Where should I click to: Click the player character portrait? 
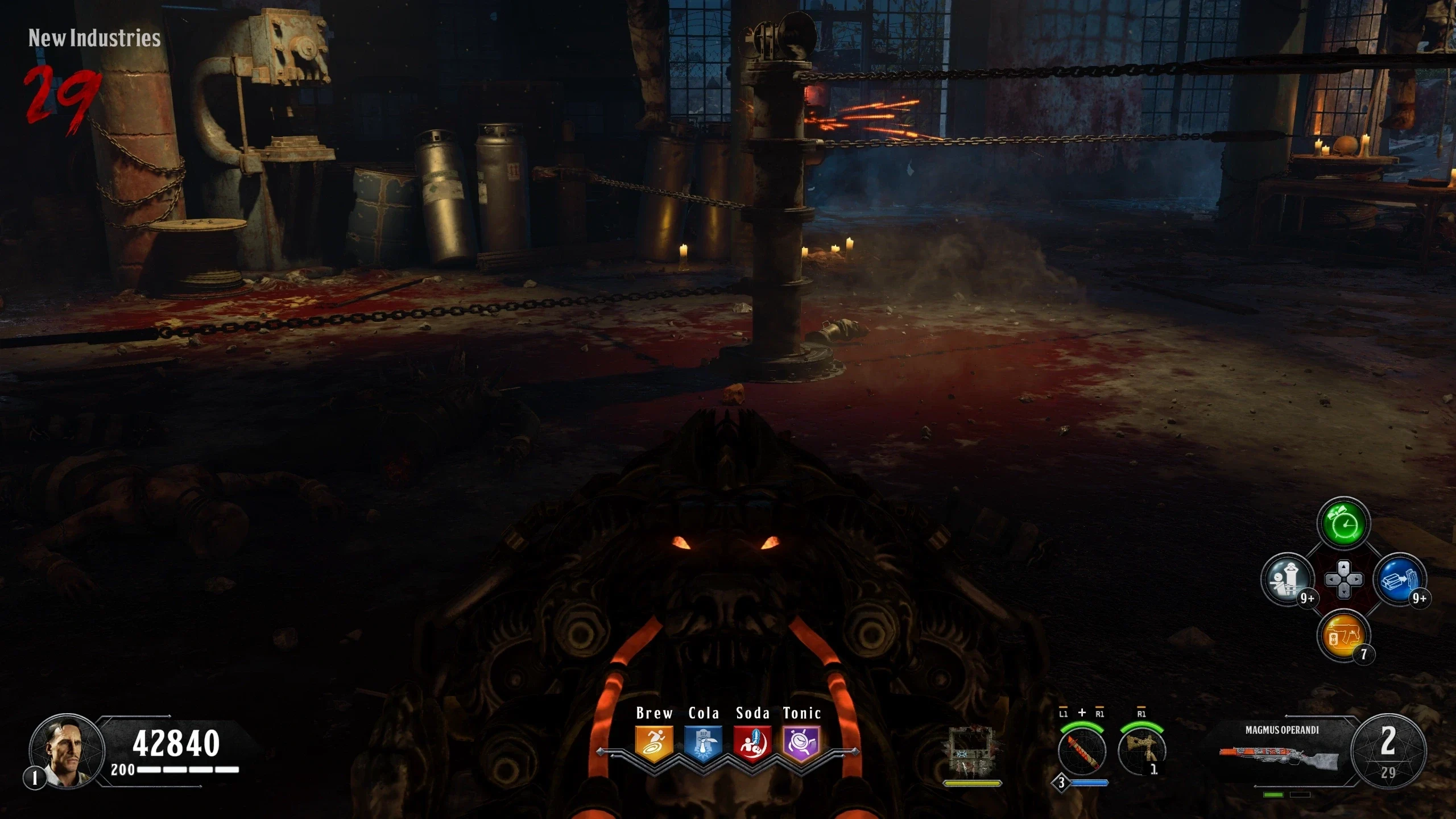click(x=67, y=750)
